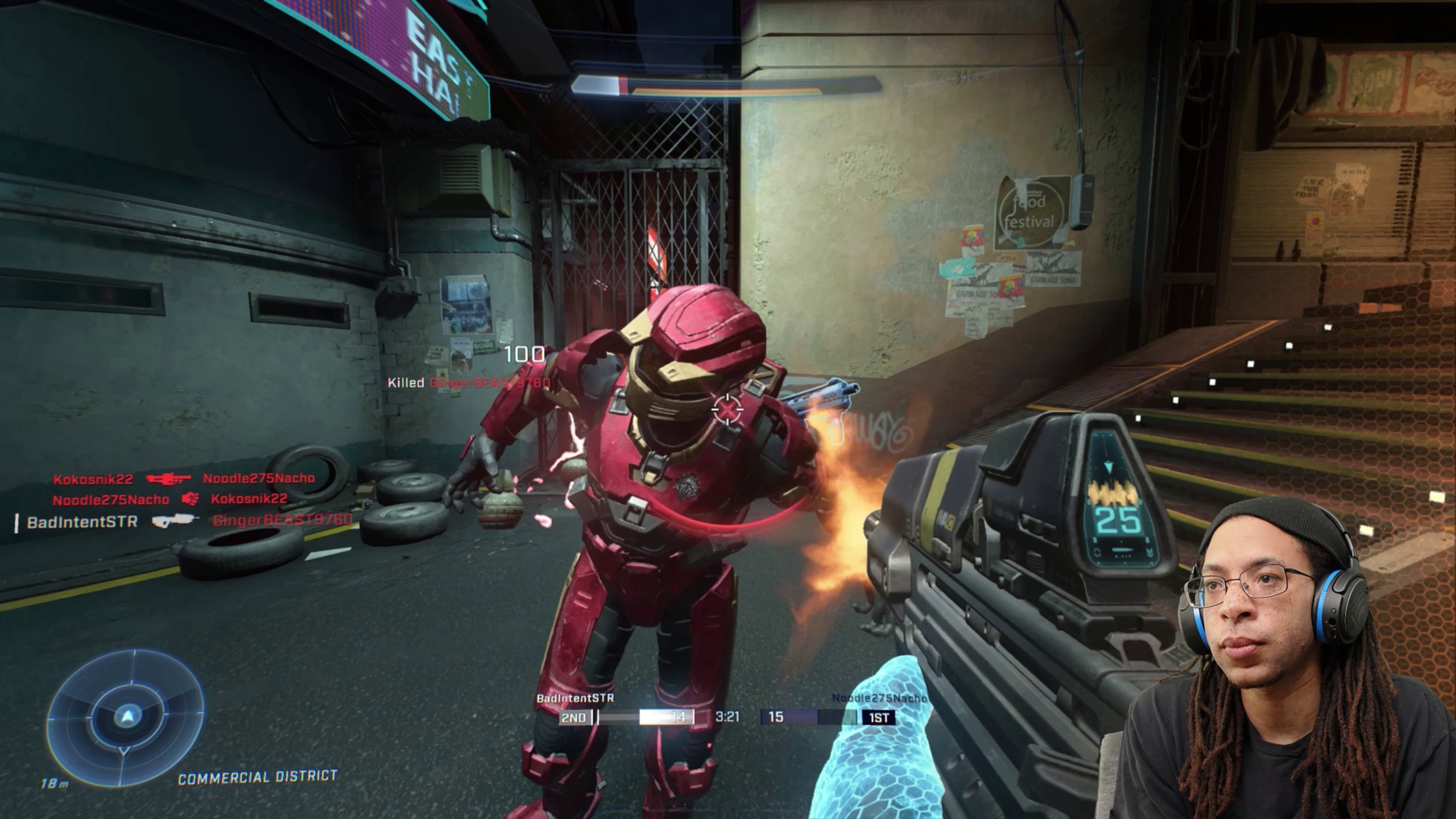Click the red fist melee kill icon

click(x=190, y=499)
